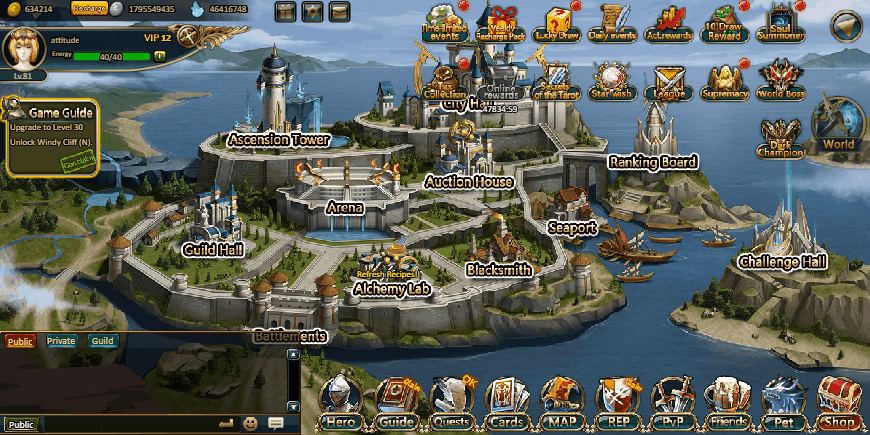Open the chat emoji picker
This screenshot has width=870, height=435.
251,424
